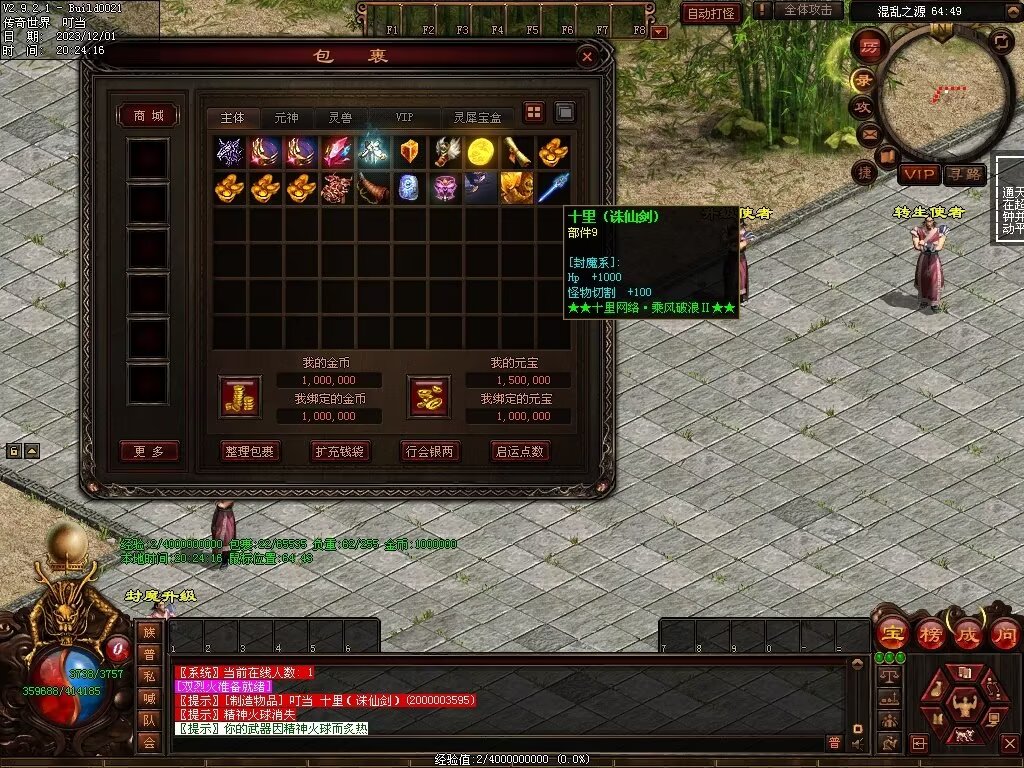Toggle 自动打怪 auto-fight
The width and height of the screenshot is (1024, 768).
pos(711,13)
